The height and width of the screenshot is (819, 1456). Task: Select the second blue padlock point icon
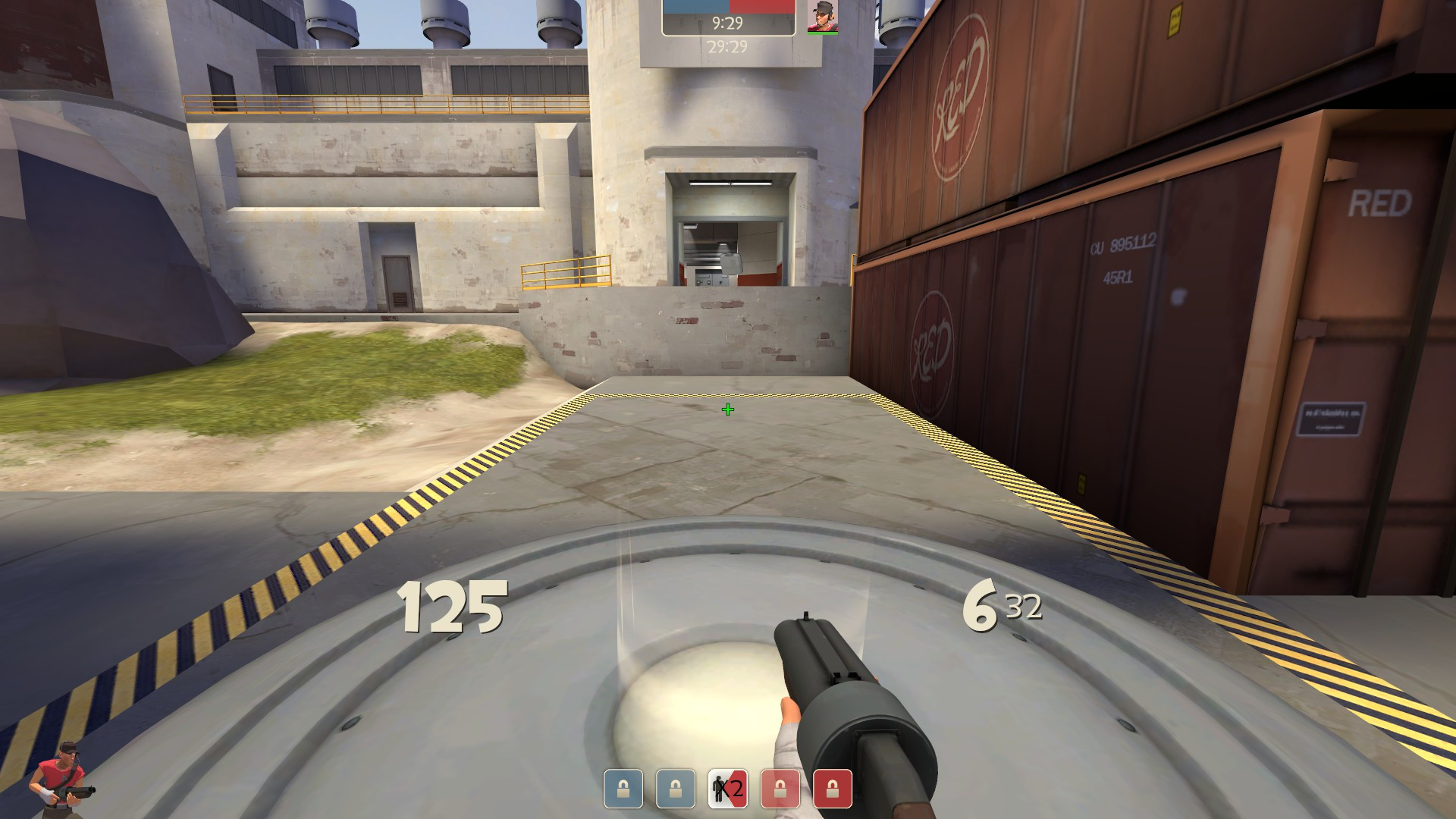tap(675, 789)
